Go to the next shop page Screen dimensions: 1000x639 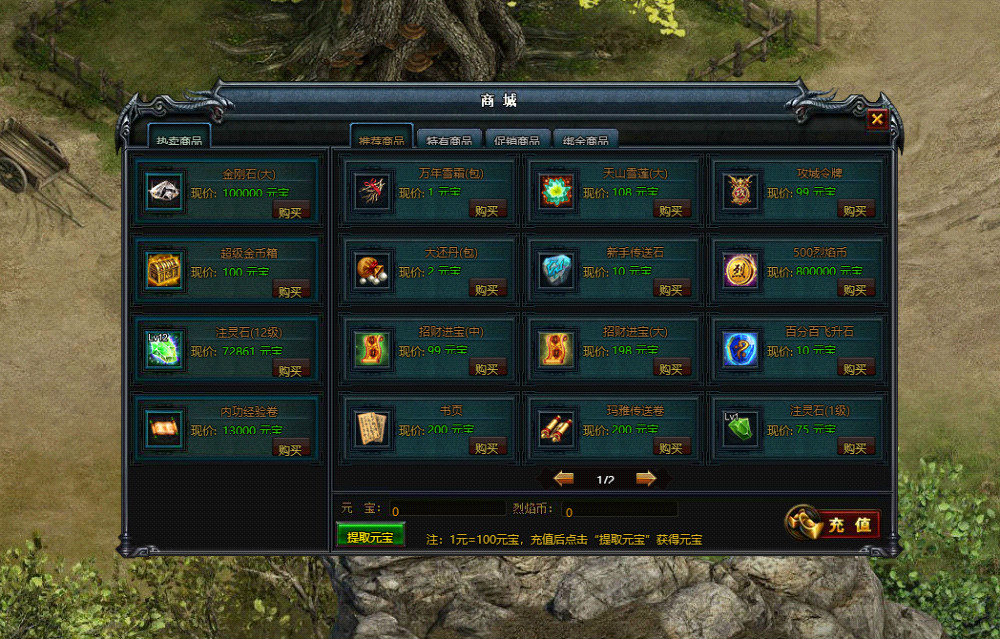point(646,479)
